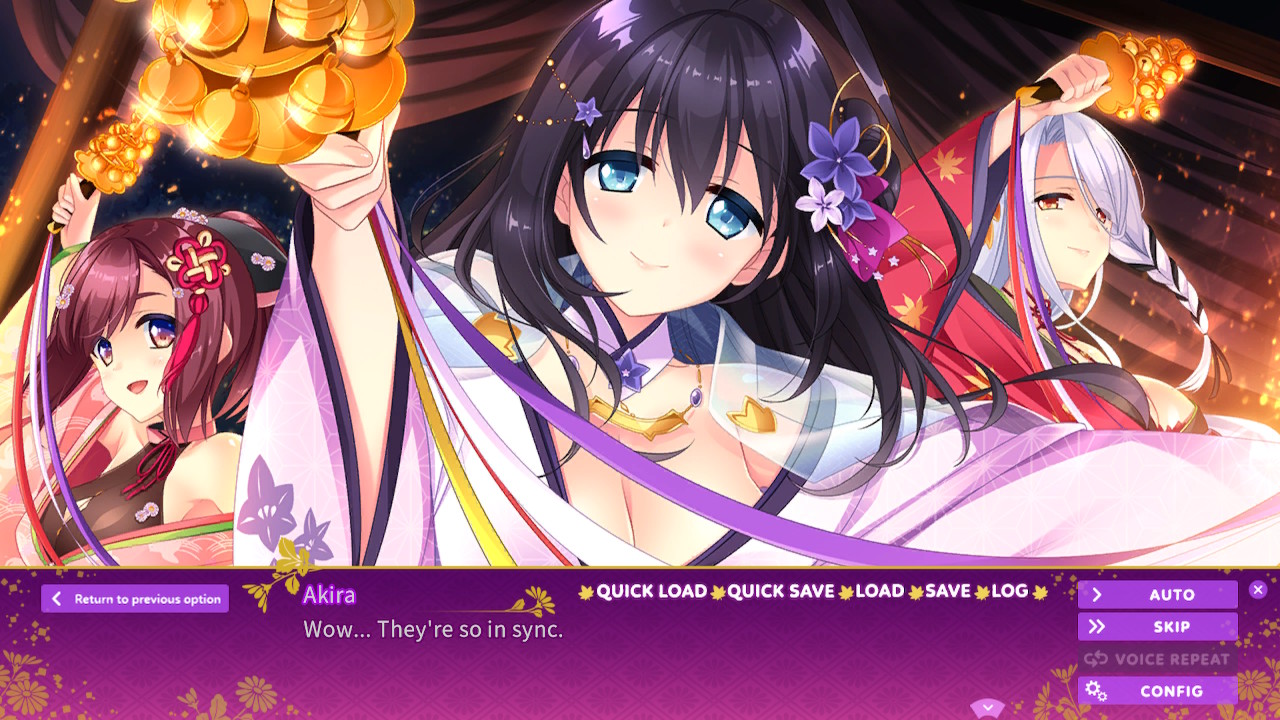1280x720 pixels.
Task: Select the gear icon on CONFIG
Action: (1097, 691)
